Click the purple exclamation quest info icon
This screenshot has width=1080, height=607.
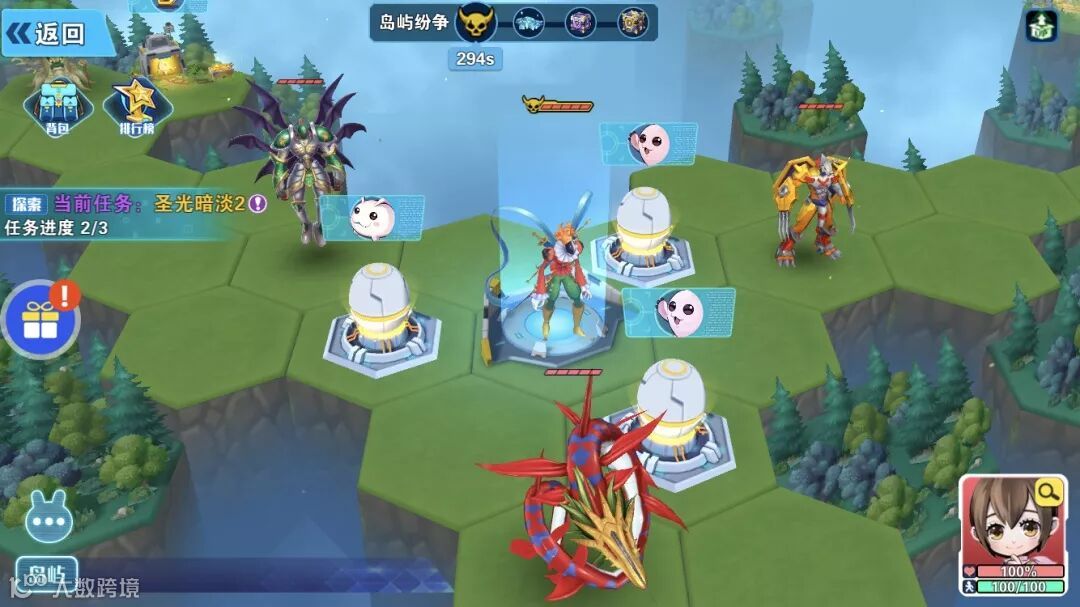point(258,204)
